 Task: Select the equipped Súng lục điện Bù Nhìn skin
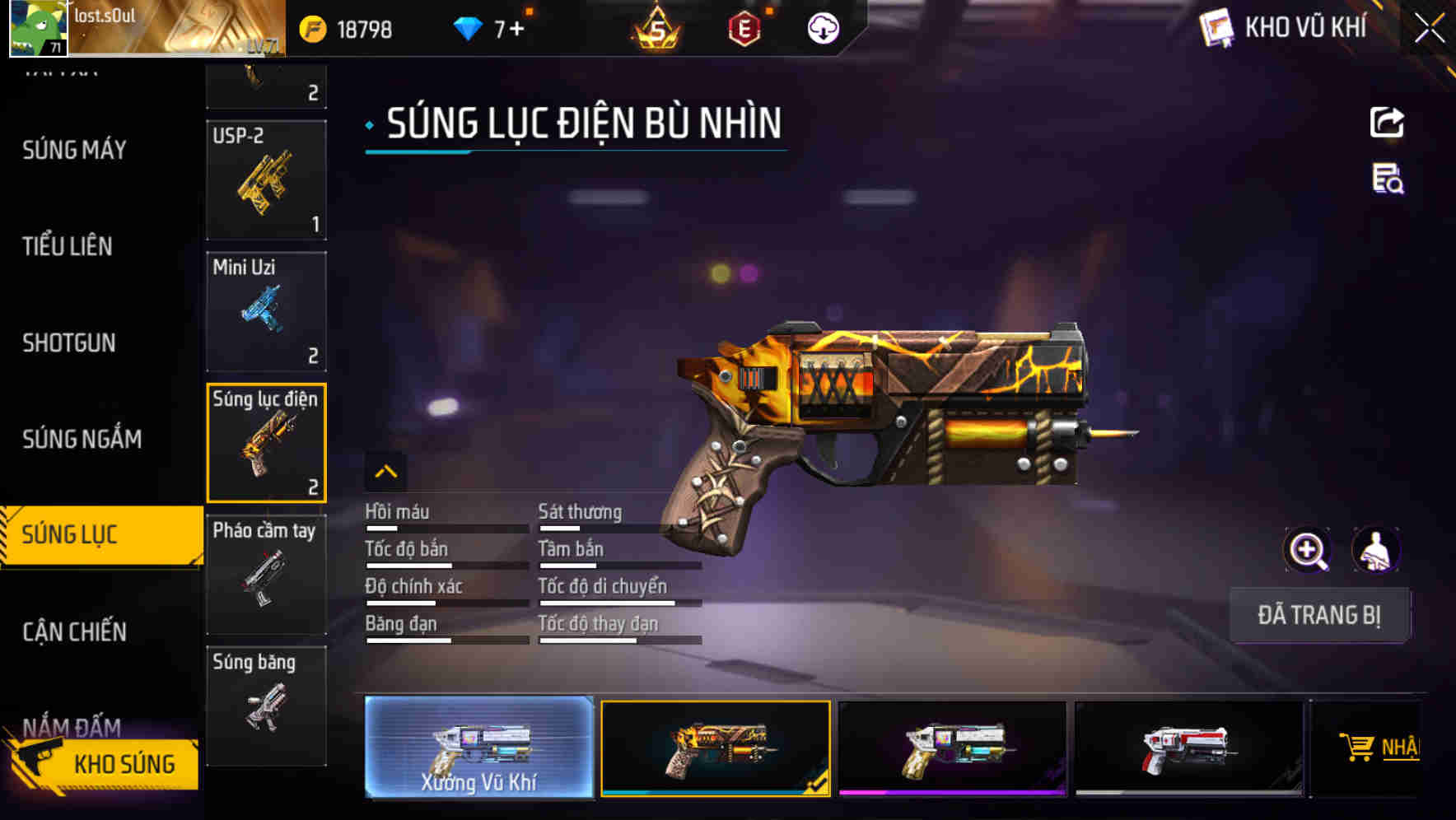click(x=715, y=748)
